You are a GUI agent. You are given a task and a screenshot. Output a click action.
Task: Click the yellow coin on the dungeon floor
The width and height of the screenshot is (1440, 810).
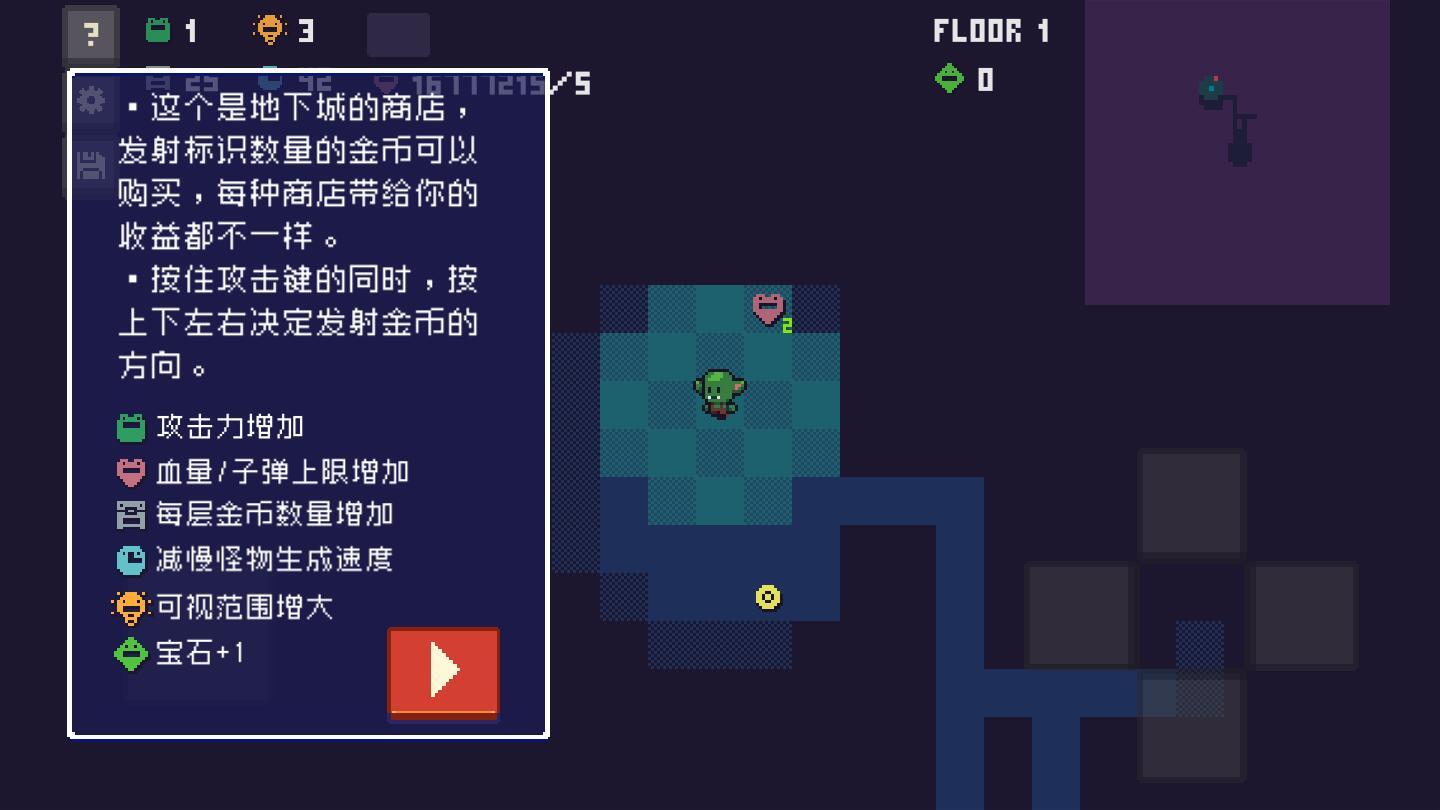click(767, 597)
